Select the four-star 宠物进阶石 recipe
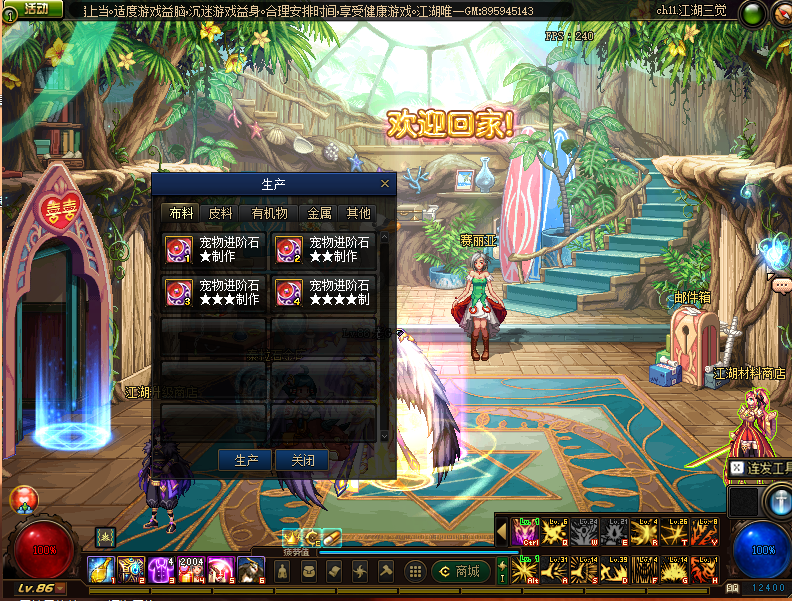Image resolution: width=792 pixels, height=601 pixels. click(324, 292)
